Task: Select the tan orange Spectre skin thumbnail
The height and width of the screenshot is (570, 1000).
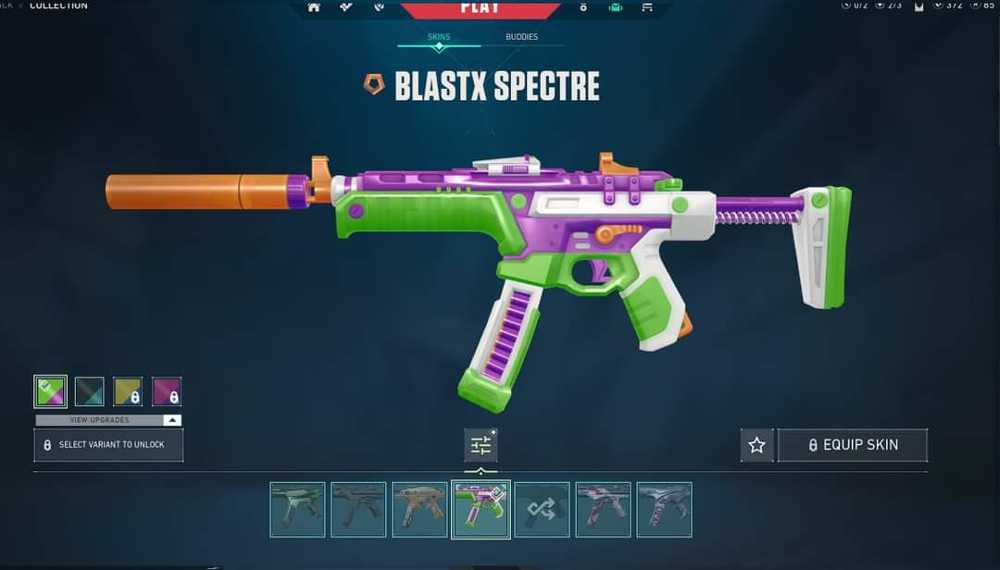Action: (x=419, y=509)
